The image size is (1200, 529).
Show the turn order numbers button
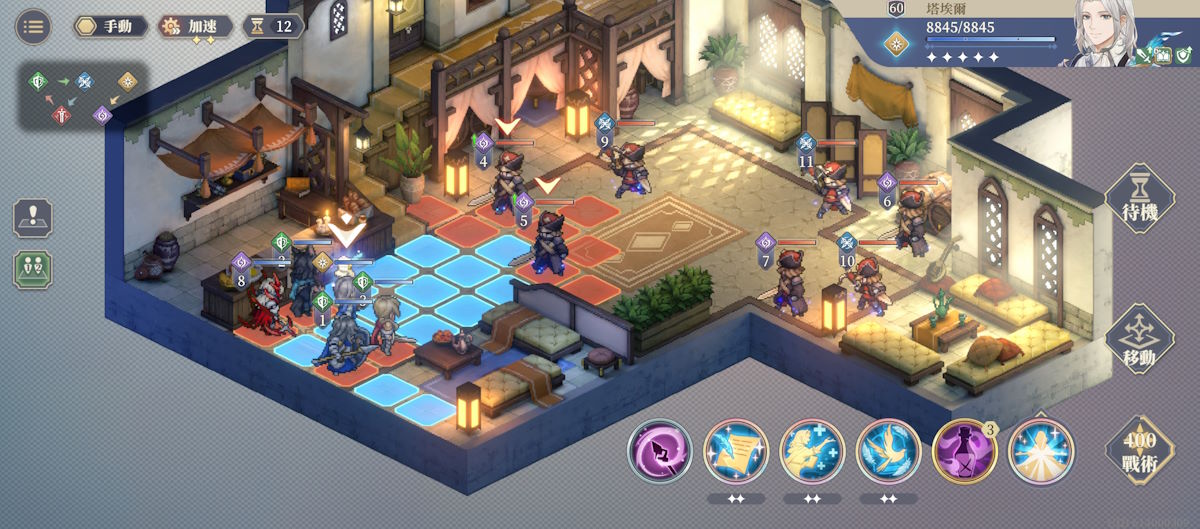(33, 270)
